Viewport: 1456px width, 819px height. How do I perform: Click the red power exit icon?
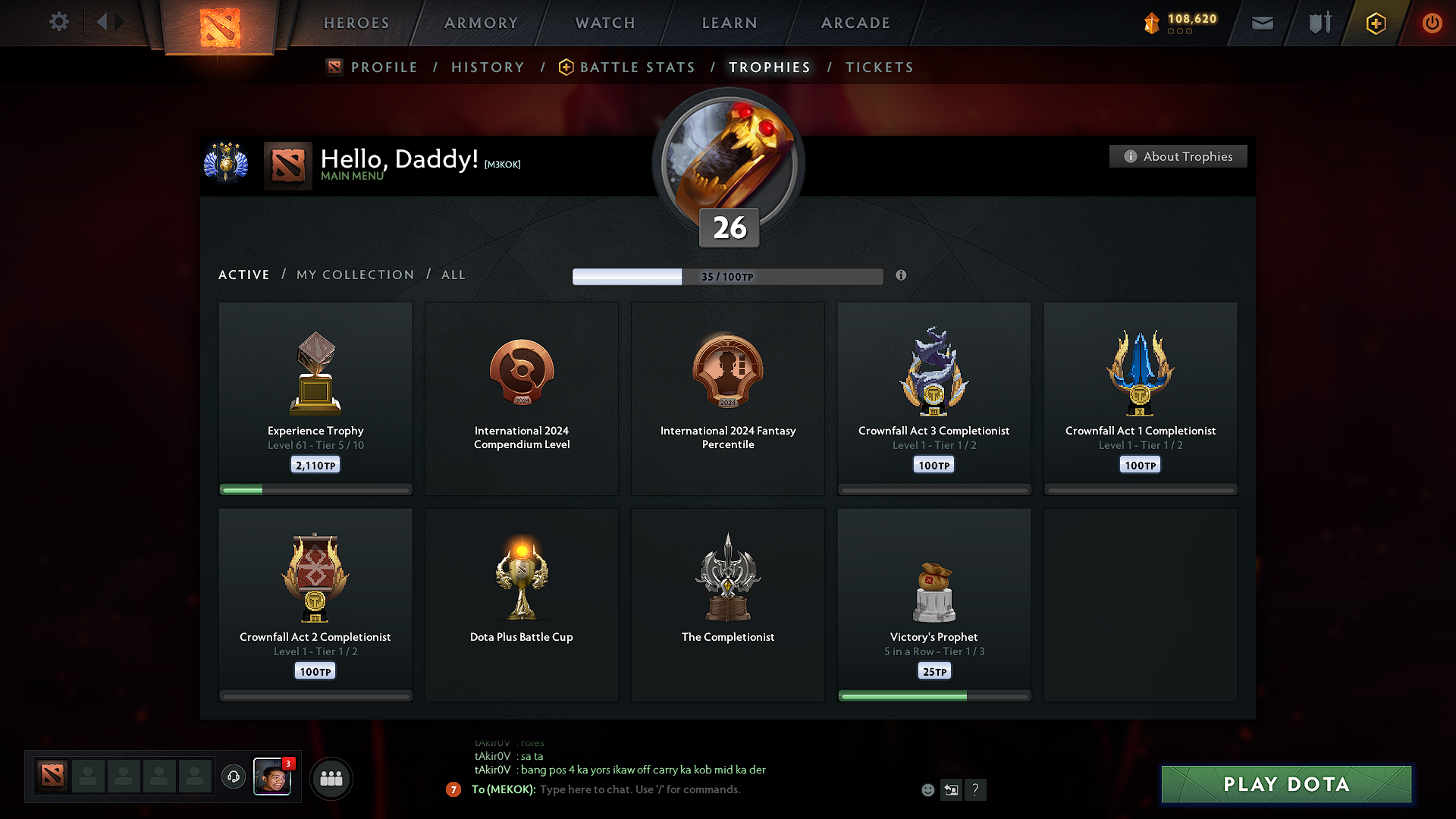pyautogui.click(x=1432, y=23)
